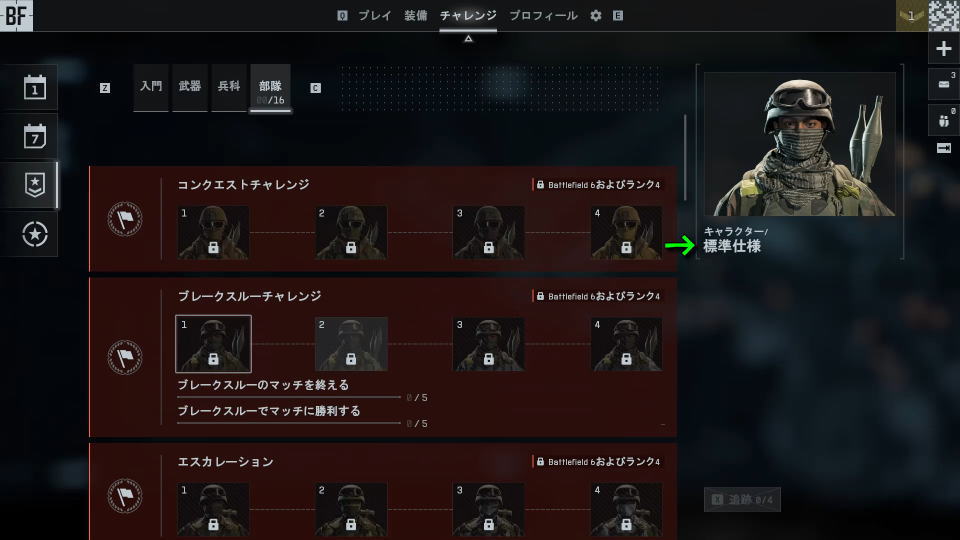This screenshot has width=960, height=540.
Task: Open the circled star sidebar icon
Action: (35, 234)
